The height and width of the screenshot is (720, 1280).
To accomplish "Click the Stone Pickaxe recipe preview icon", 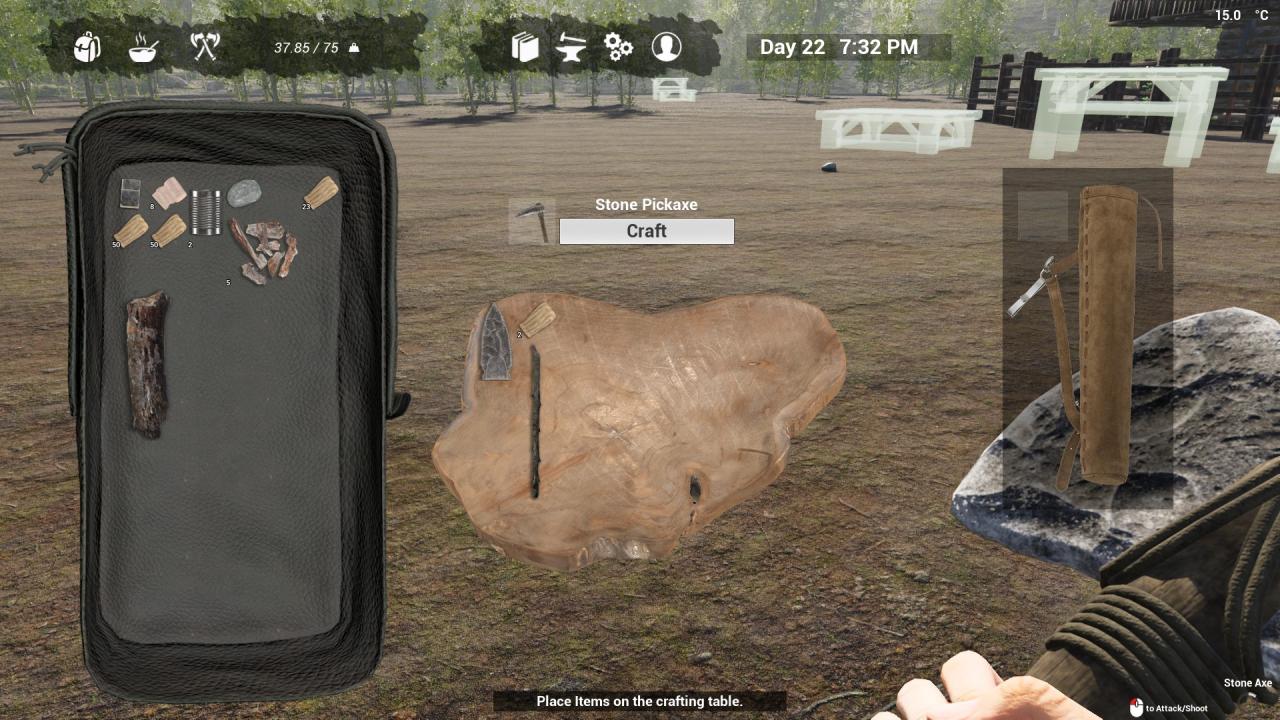I will pos(532,221).
